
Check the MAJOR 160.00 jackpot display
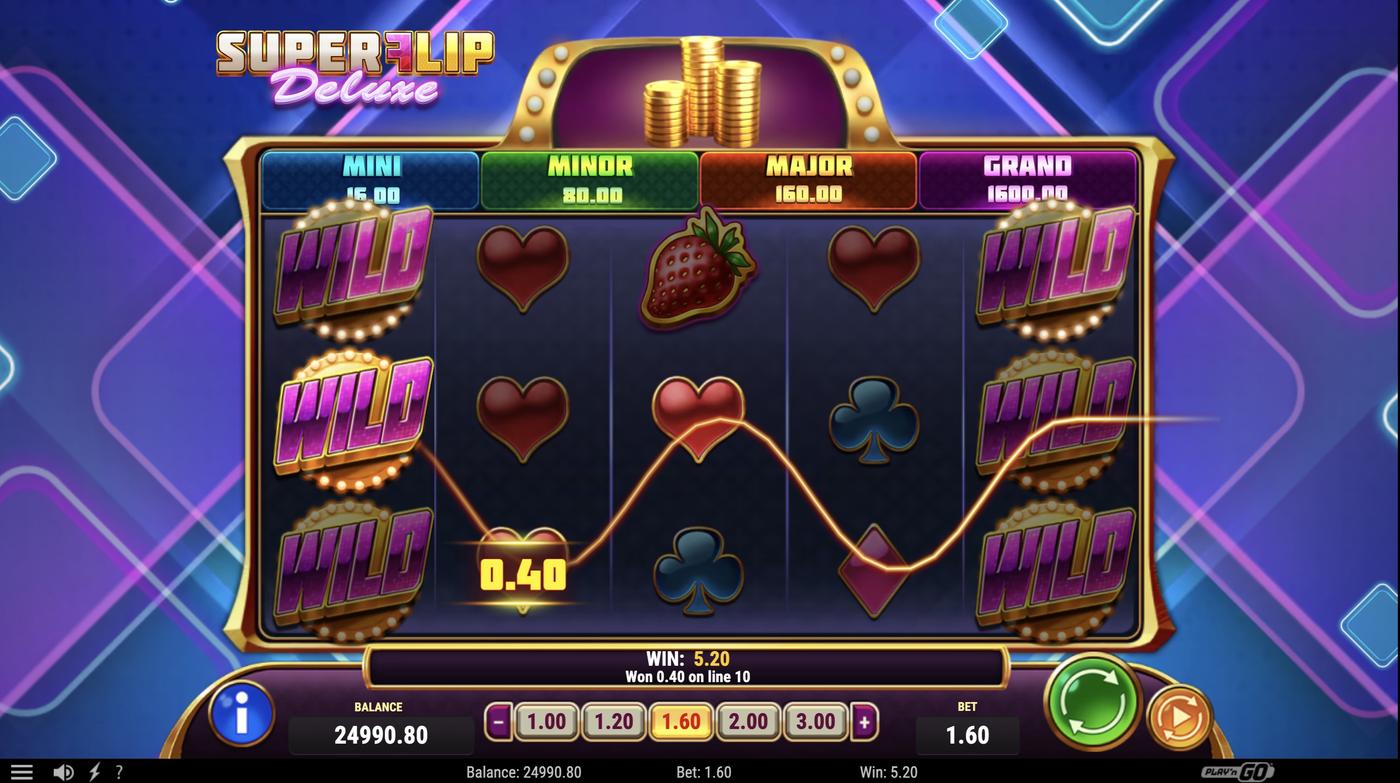click(x=808, y=178)
